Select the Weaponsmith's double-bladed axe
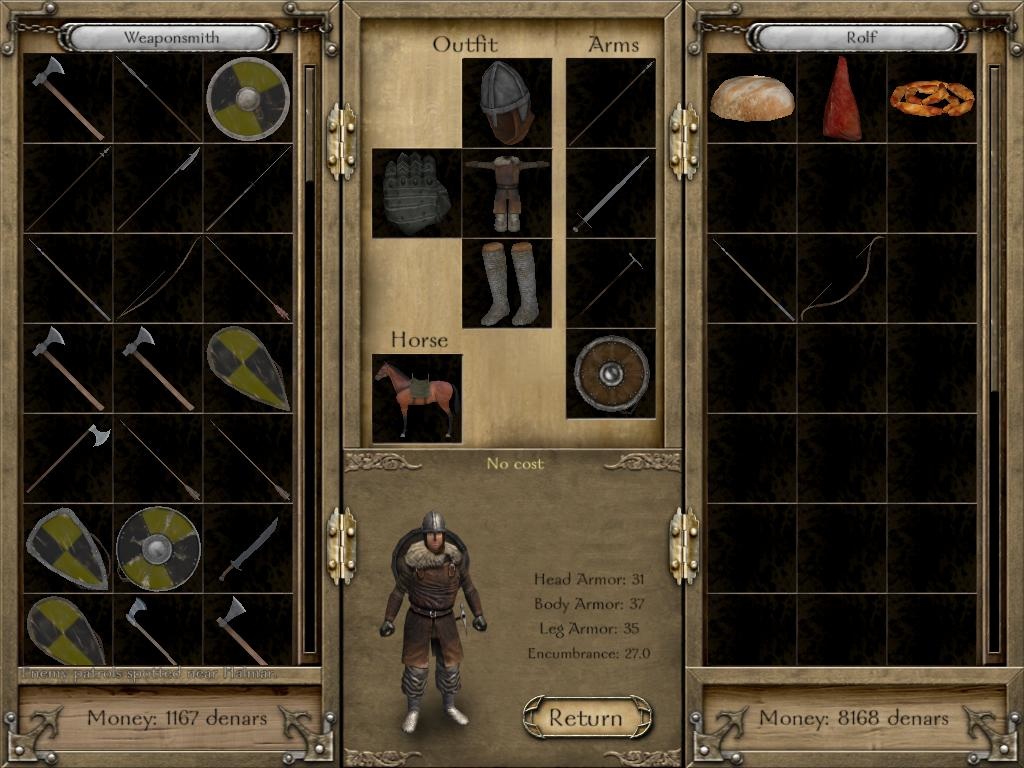 pos(68,458)
